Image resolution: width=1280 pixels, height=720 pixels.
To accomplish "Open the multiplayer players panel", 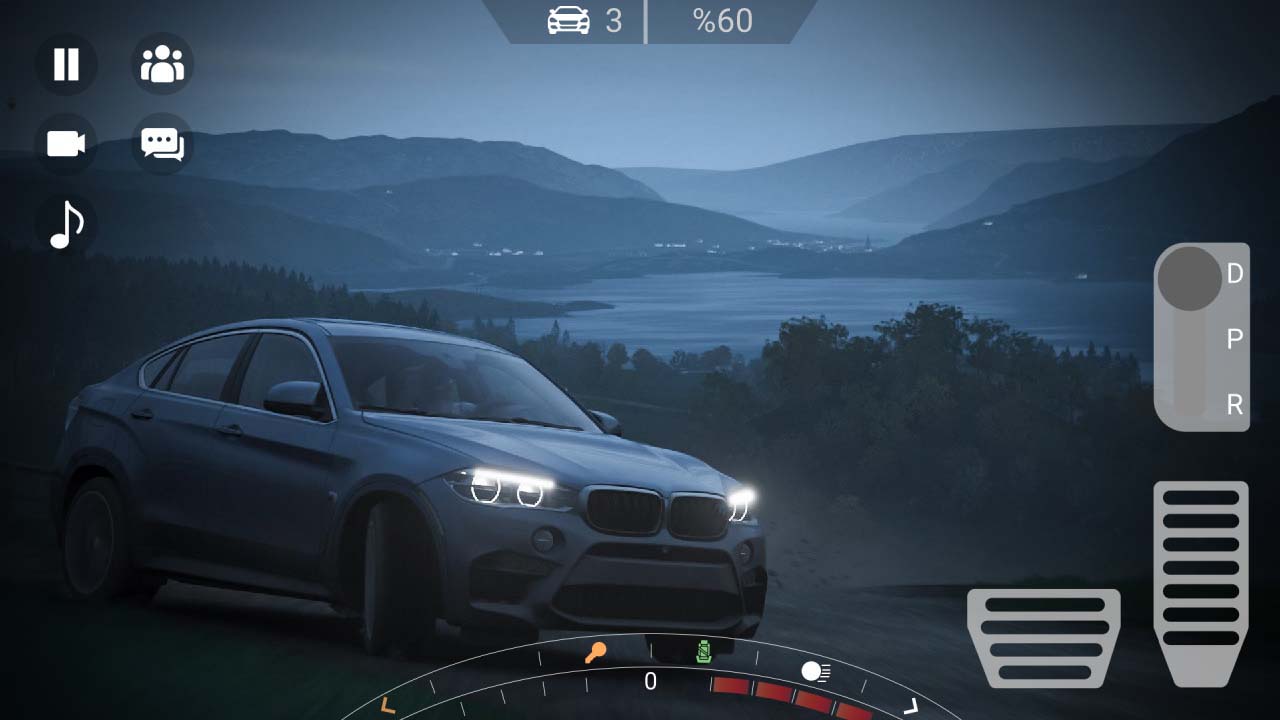I will (162, 64).
